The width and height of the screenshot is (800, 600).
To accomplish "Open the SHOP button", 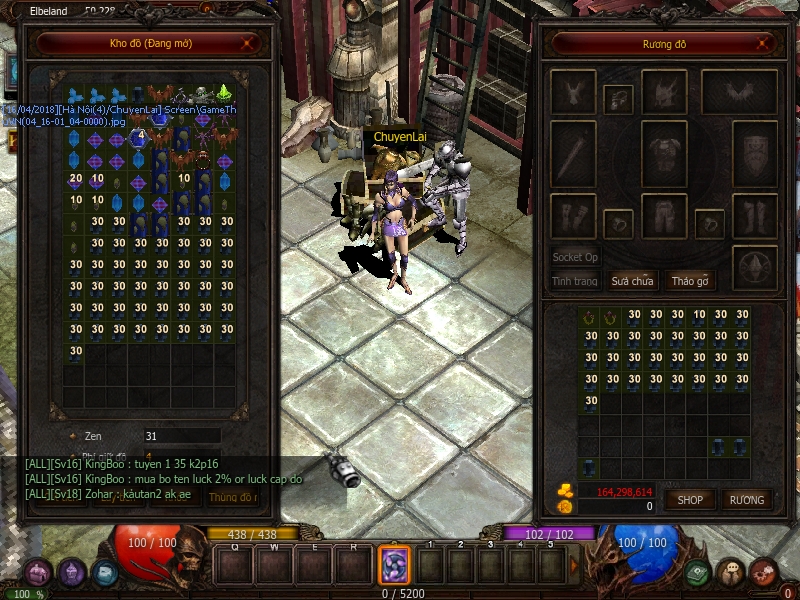I will pos(691,499).
